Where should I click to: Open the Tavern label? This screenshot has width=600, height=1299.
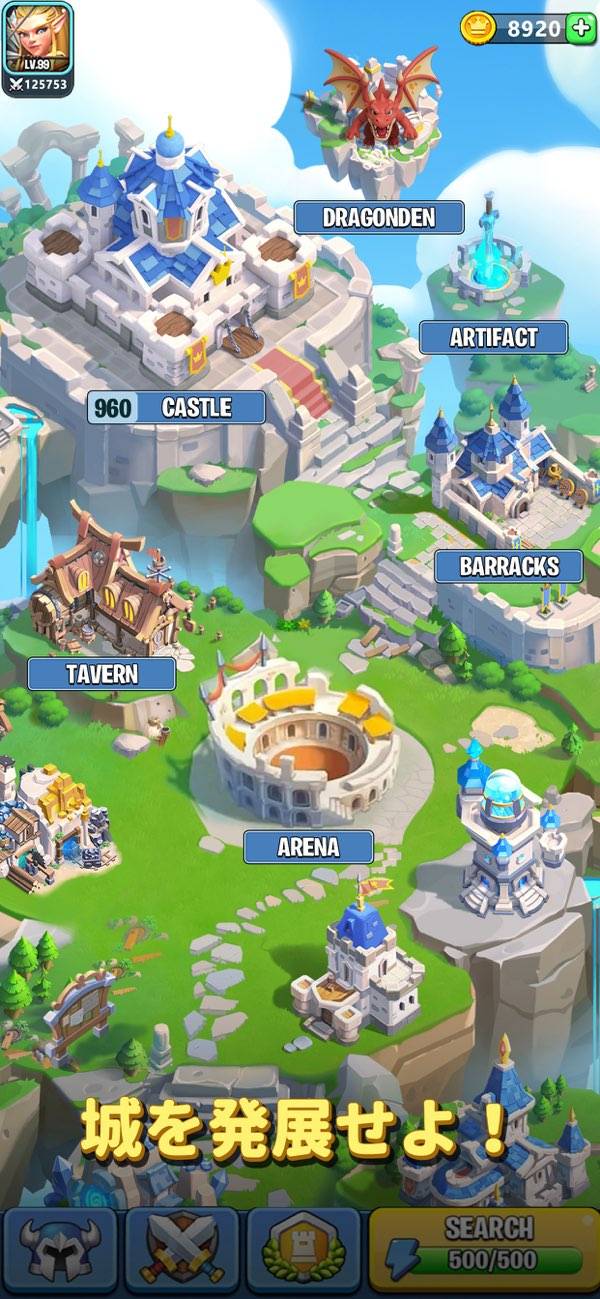tap(102, 674)
